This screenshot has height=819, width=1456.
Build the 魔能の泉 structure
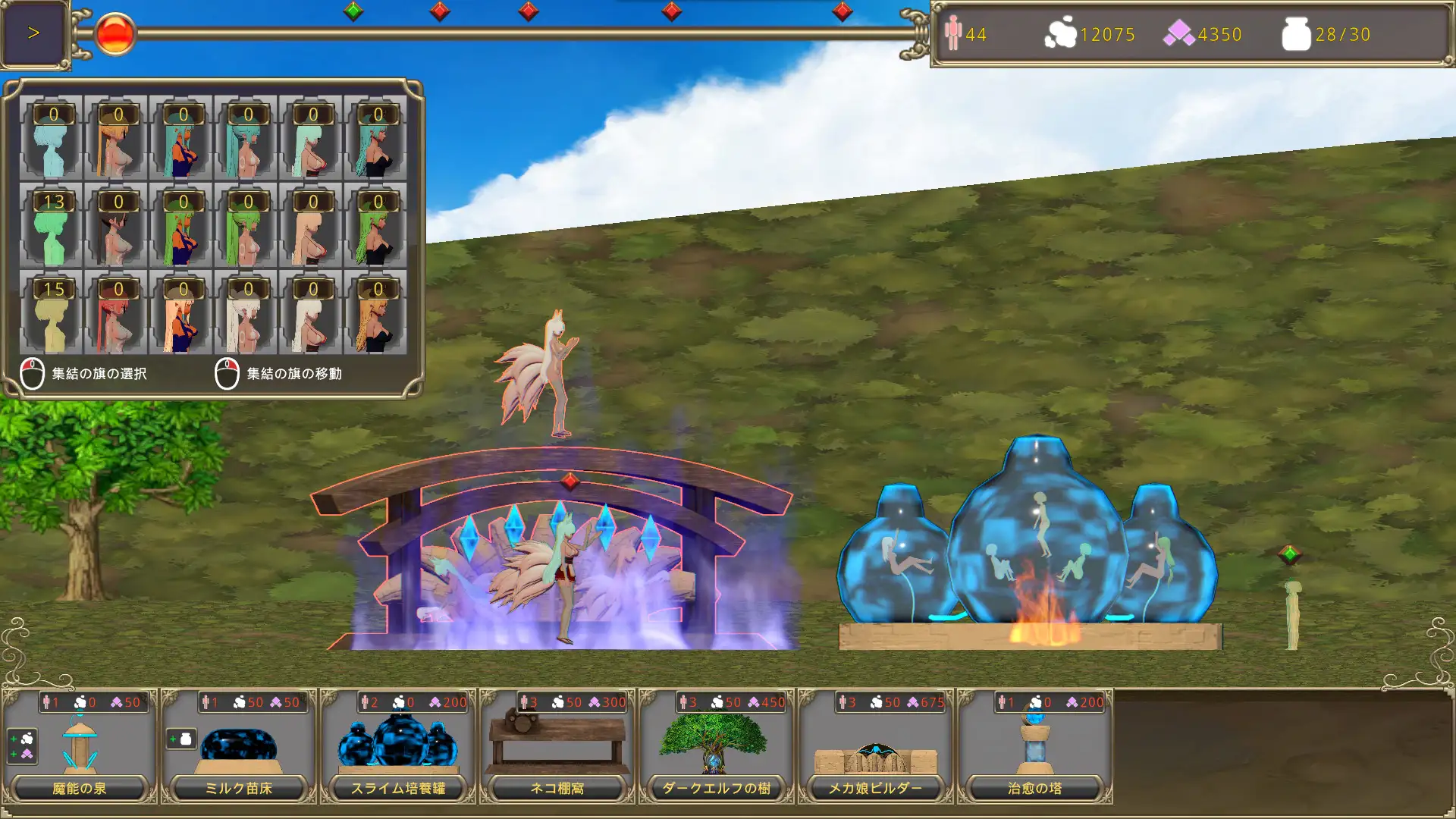pos(80,747)
